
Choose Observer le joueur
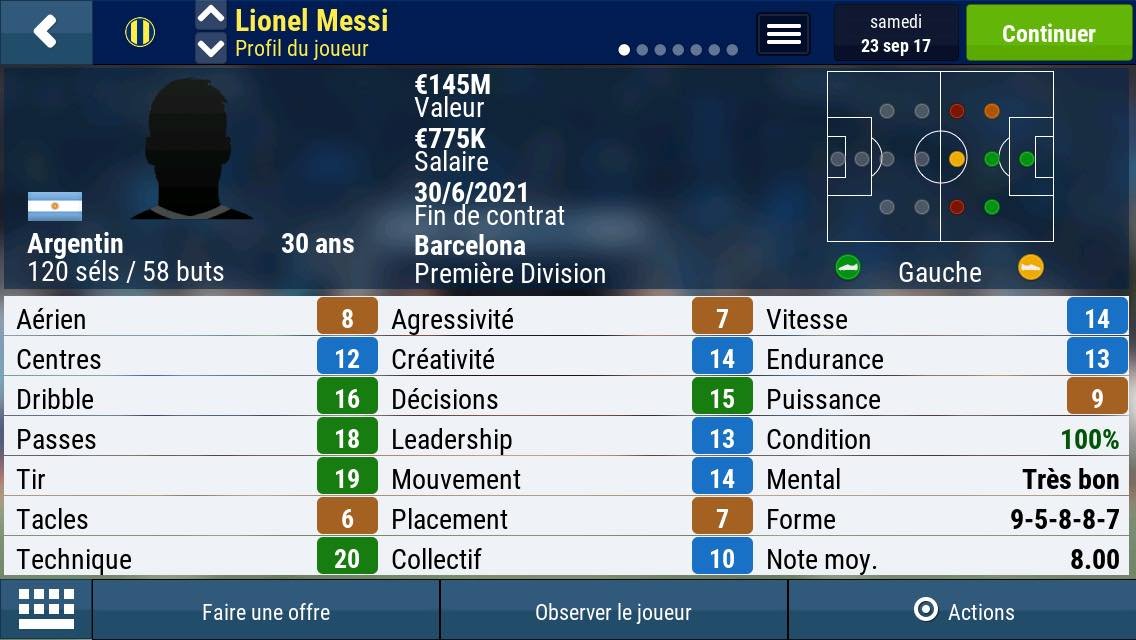(613, 612)
